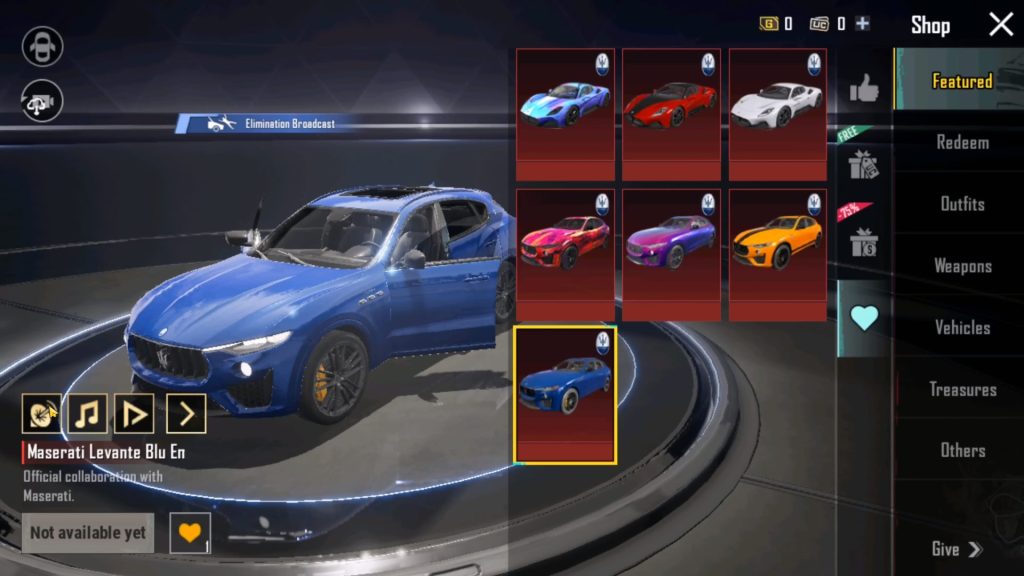This screenshot has width=1024, height=576.
Task: Add the Levante to favorites with heart button
Action: [x=189, y=532]
